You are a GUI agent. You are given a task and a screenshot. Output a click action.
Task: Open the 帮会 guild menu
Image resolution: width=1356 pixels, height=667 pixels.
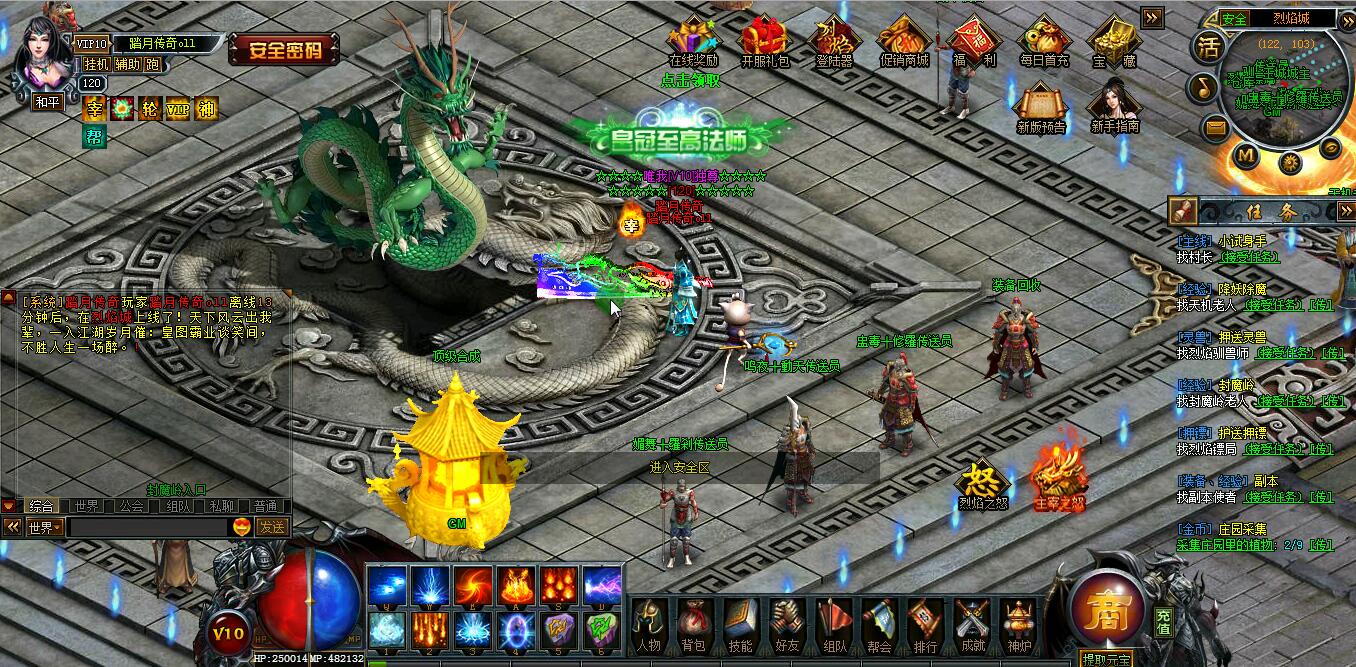(x=879, y=623)
